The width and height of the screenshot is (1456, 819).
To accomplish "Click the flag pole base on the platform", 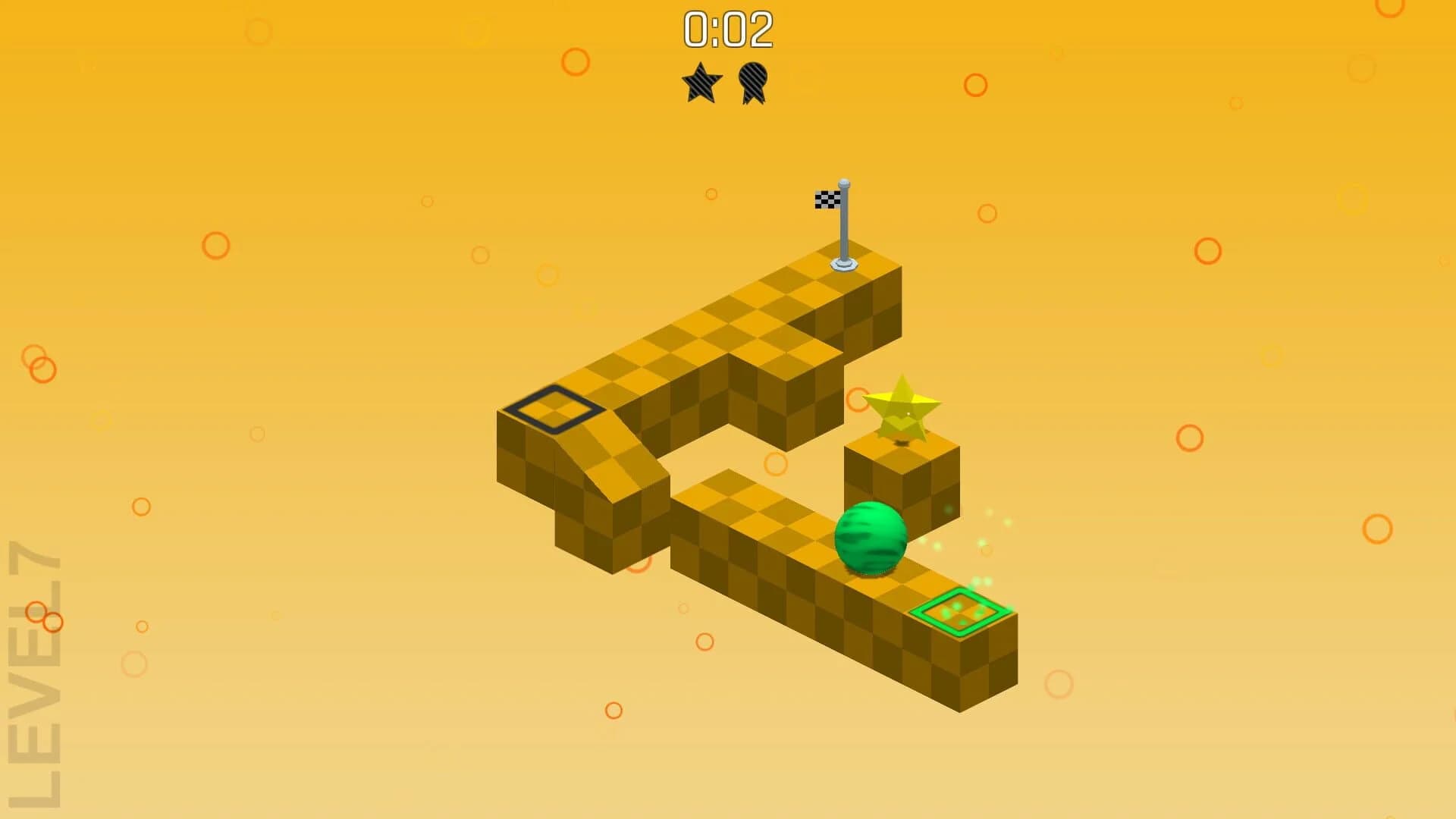I will pos(844,265).
